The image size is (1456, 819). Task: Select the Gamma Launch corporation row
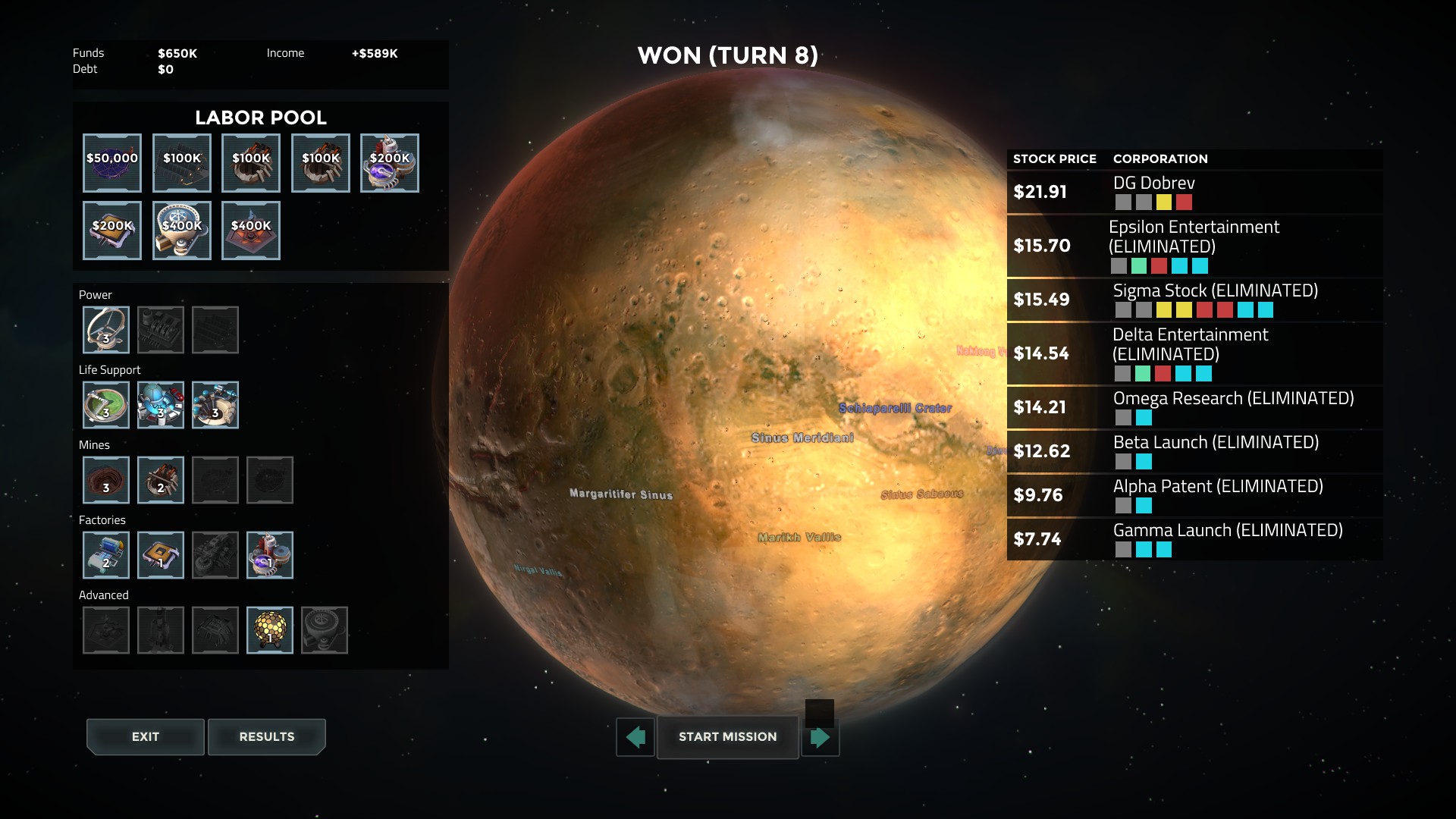[x=1194, y=539]
